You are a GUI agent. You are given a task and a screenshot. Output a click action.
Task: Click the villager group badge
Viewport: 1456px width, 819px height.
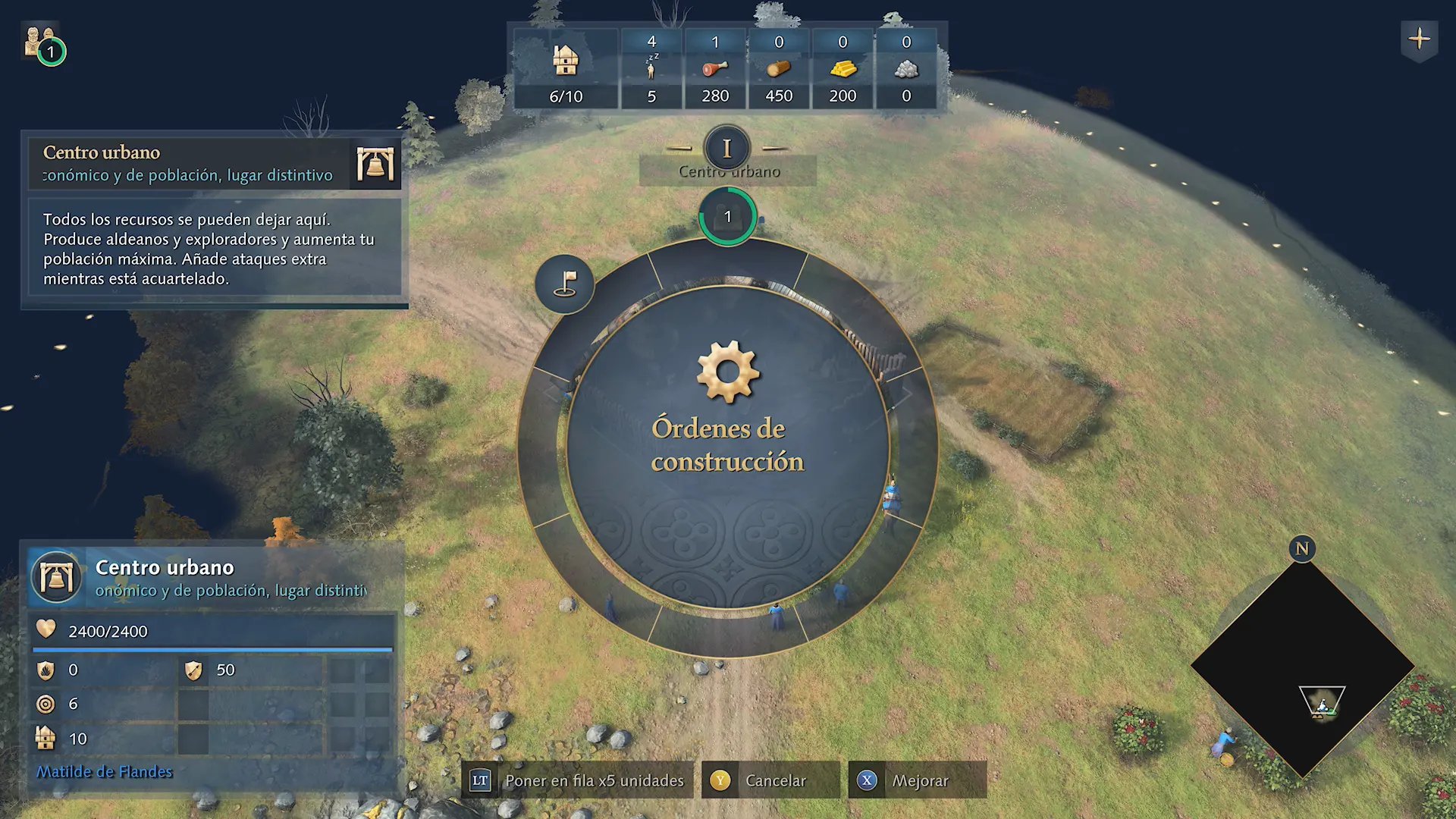pos(42,44)
